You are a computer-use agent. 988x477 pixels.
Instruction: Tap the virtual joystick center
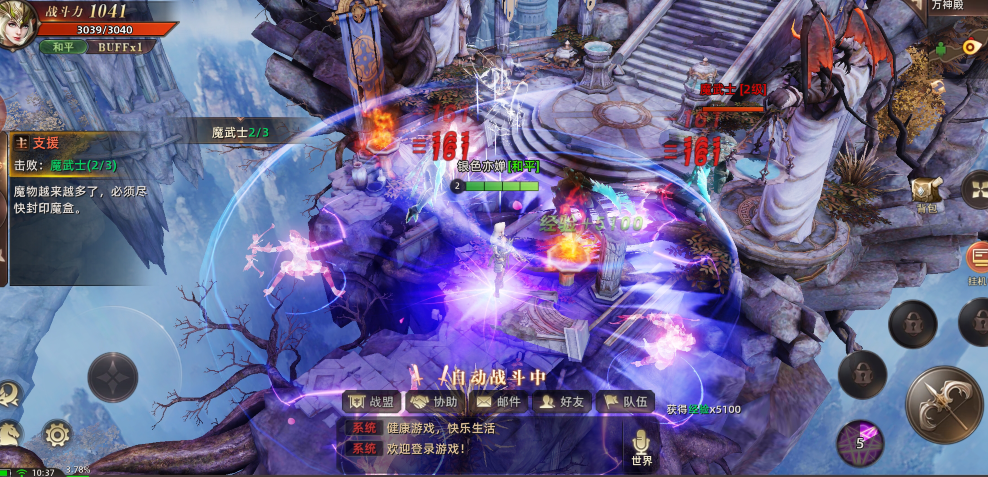(x=112, y=377)
